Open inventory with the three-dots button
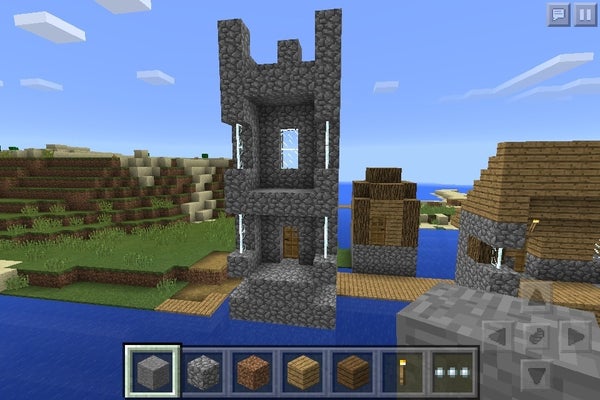 pyautogui.click(x=452, y=370)
